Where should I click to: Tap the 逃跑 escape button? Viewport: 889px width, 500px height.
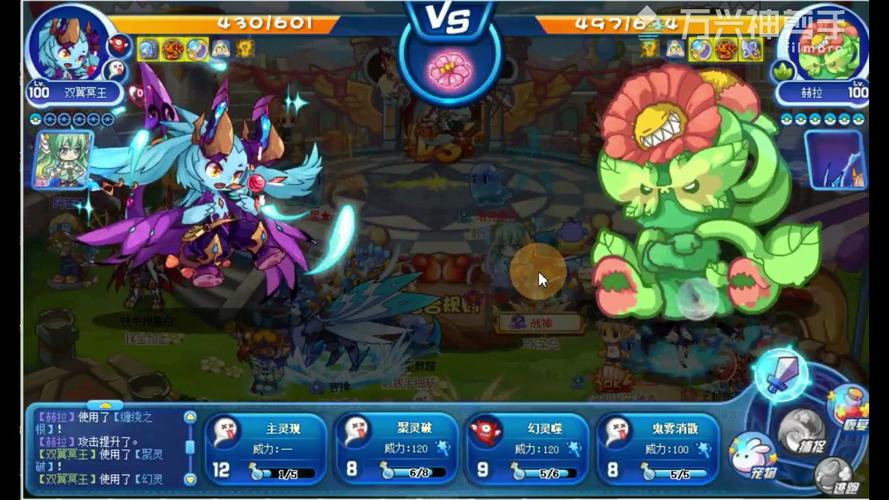[836, 479]
